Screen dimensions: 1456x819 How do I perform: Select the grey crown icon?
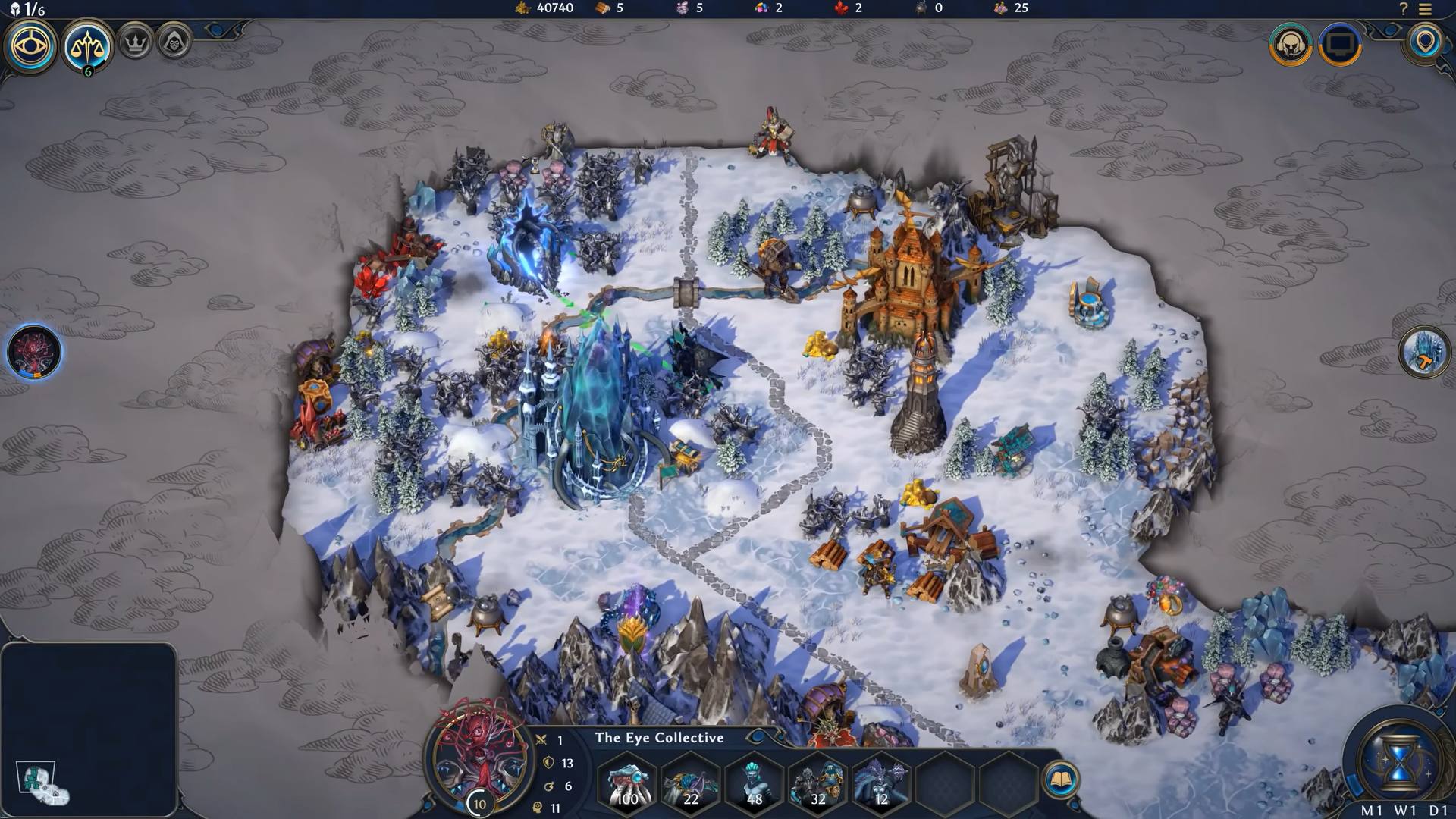[136, 43]
